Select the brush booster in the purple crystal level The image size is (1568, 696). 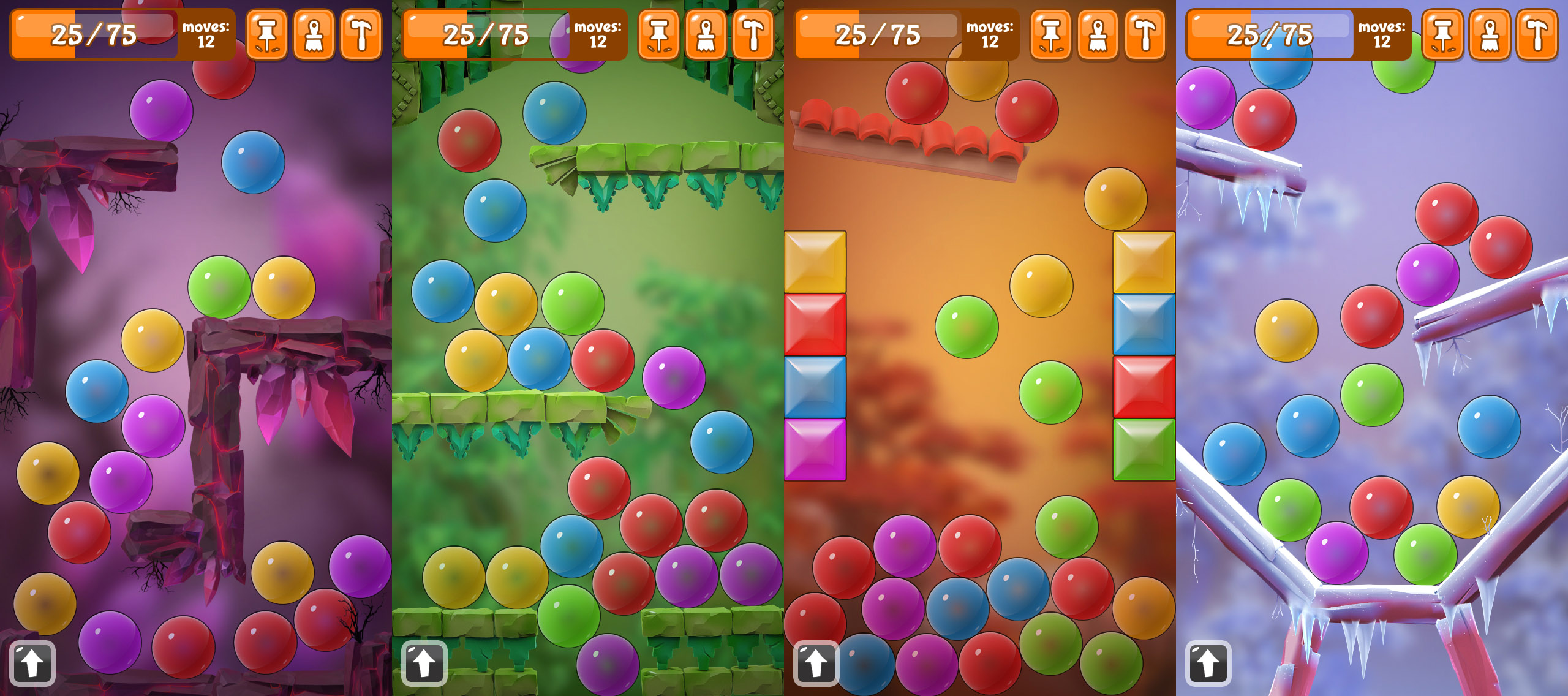314,35
